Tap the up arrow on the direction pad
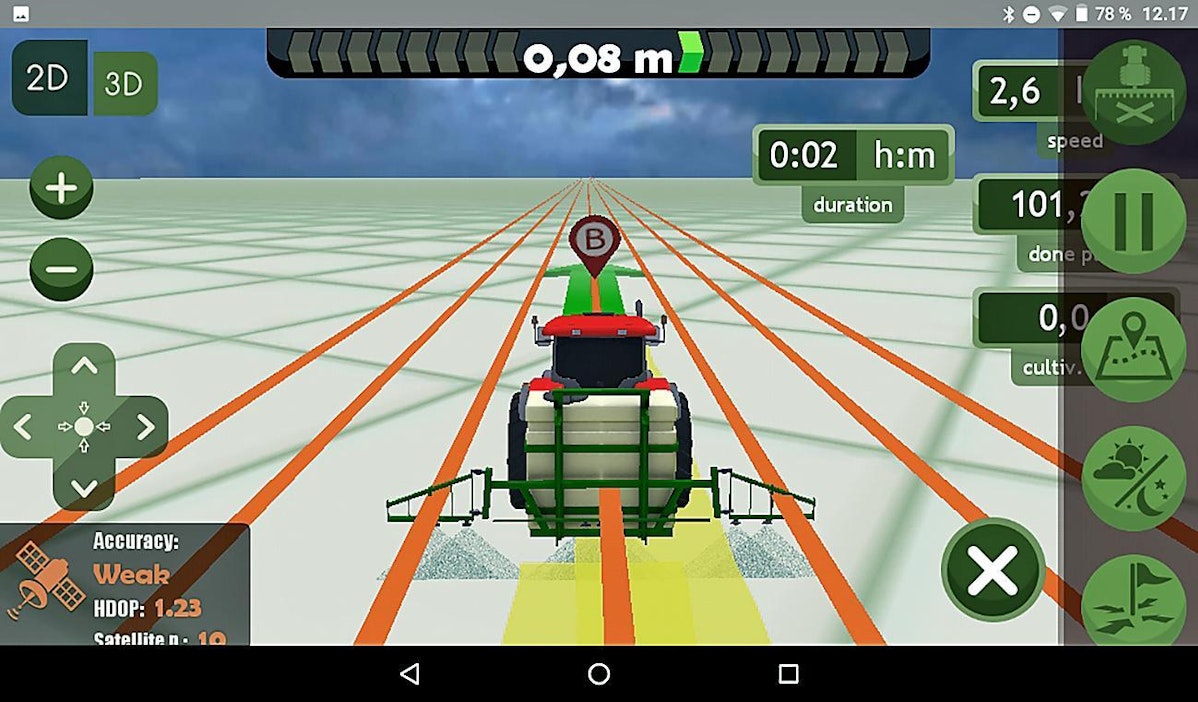Image resolution: width=1198 pixels, height=702 pixels. (84, 367)
